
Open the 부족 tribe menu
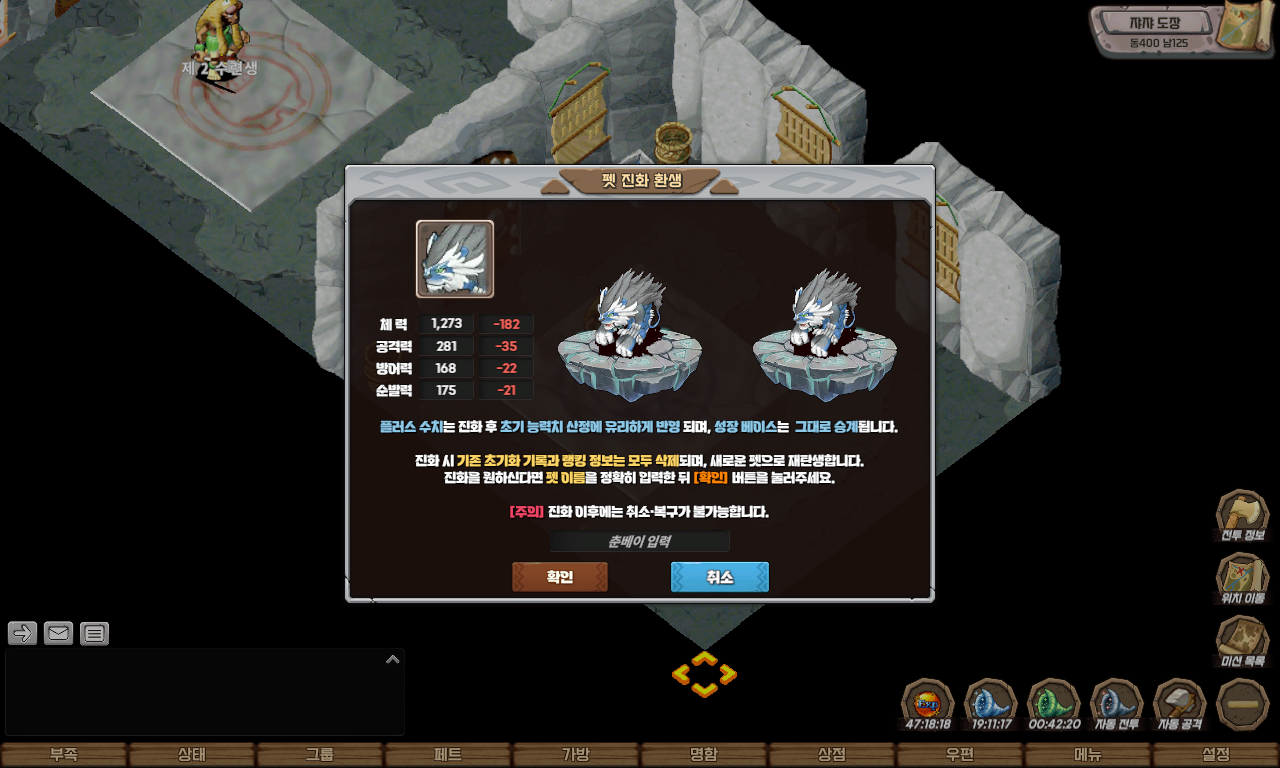64,755
